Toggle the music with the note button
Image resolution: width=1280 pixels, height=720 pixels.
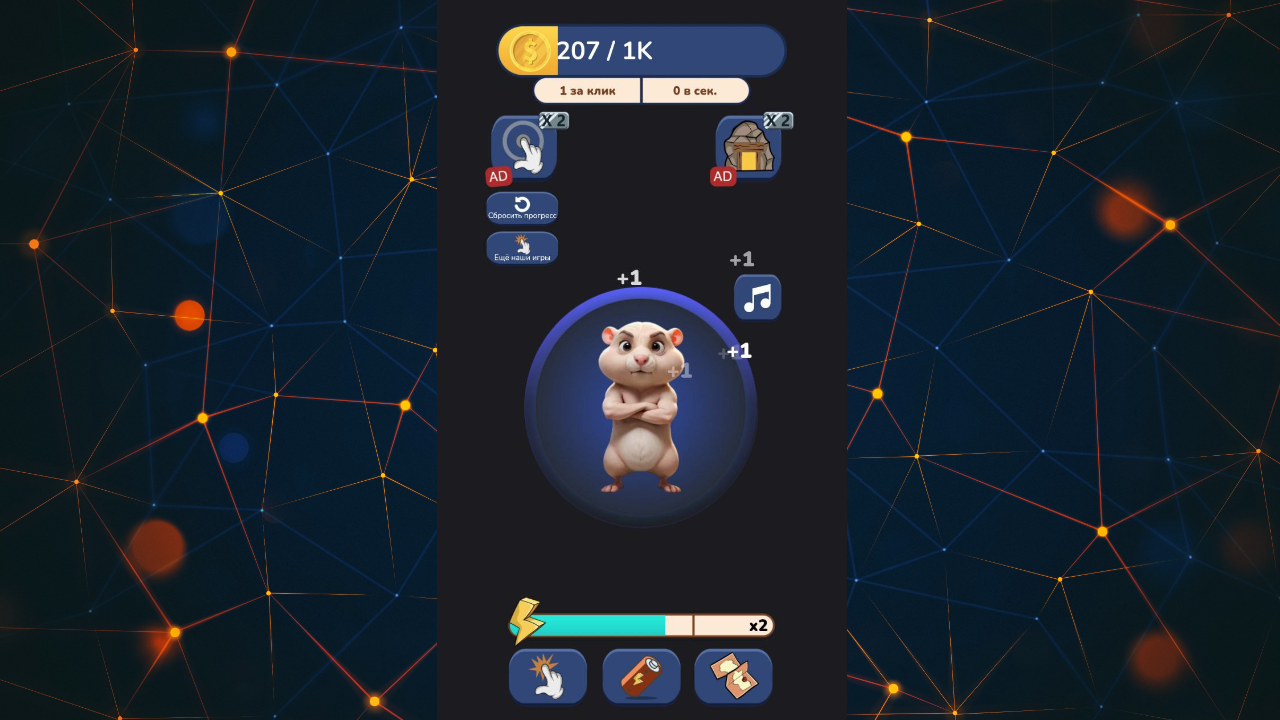757,297
